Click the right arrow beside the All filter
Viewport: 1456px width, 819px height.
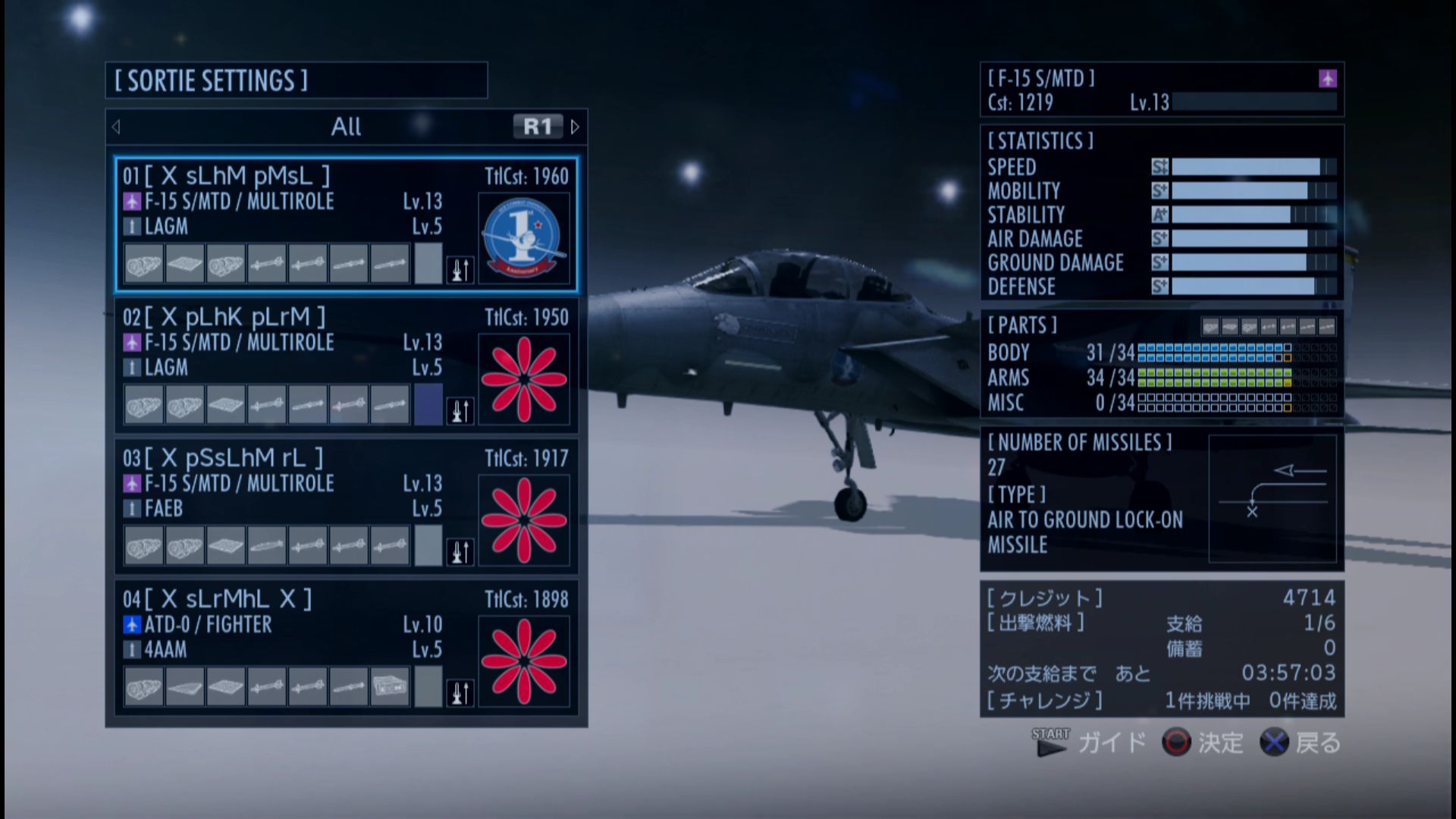coord(575,127)
